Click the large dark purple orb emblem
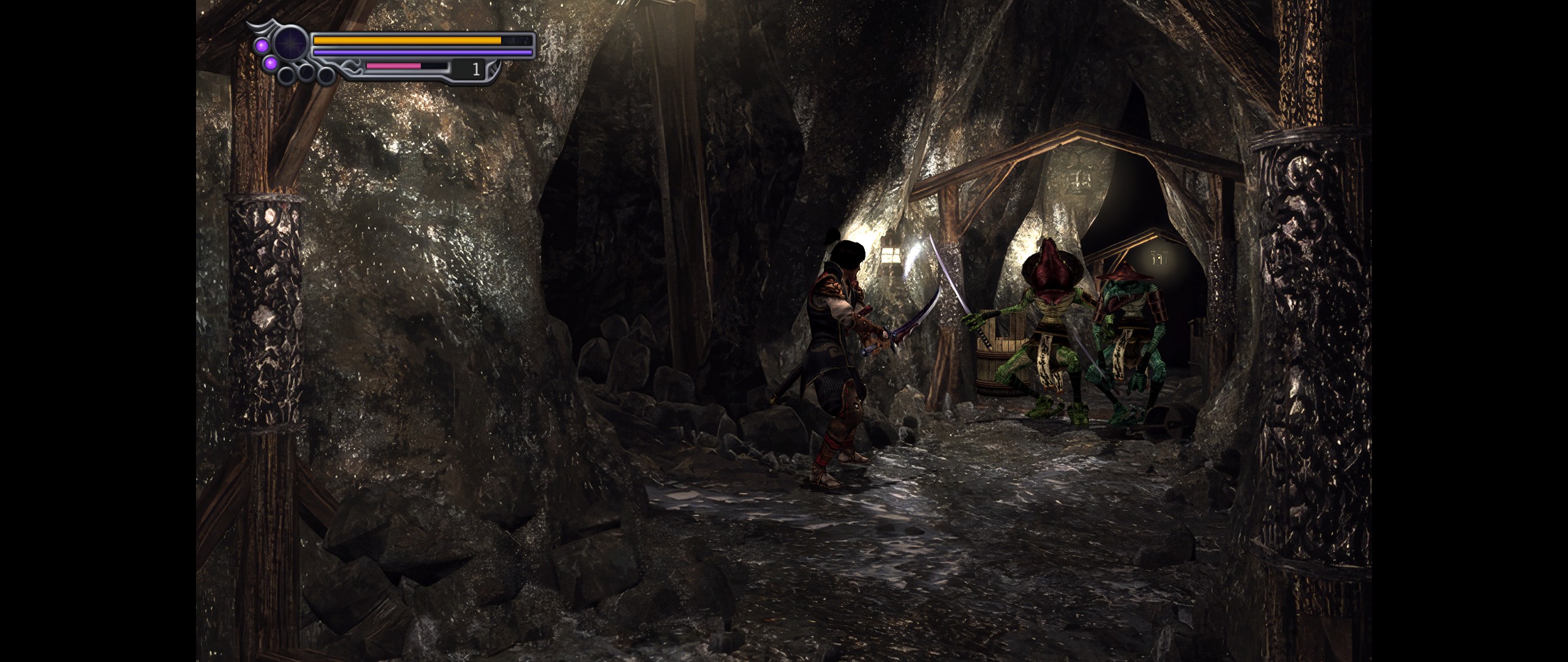Viewport: 1568px width, 662px height. 290,45
